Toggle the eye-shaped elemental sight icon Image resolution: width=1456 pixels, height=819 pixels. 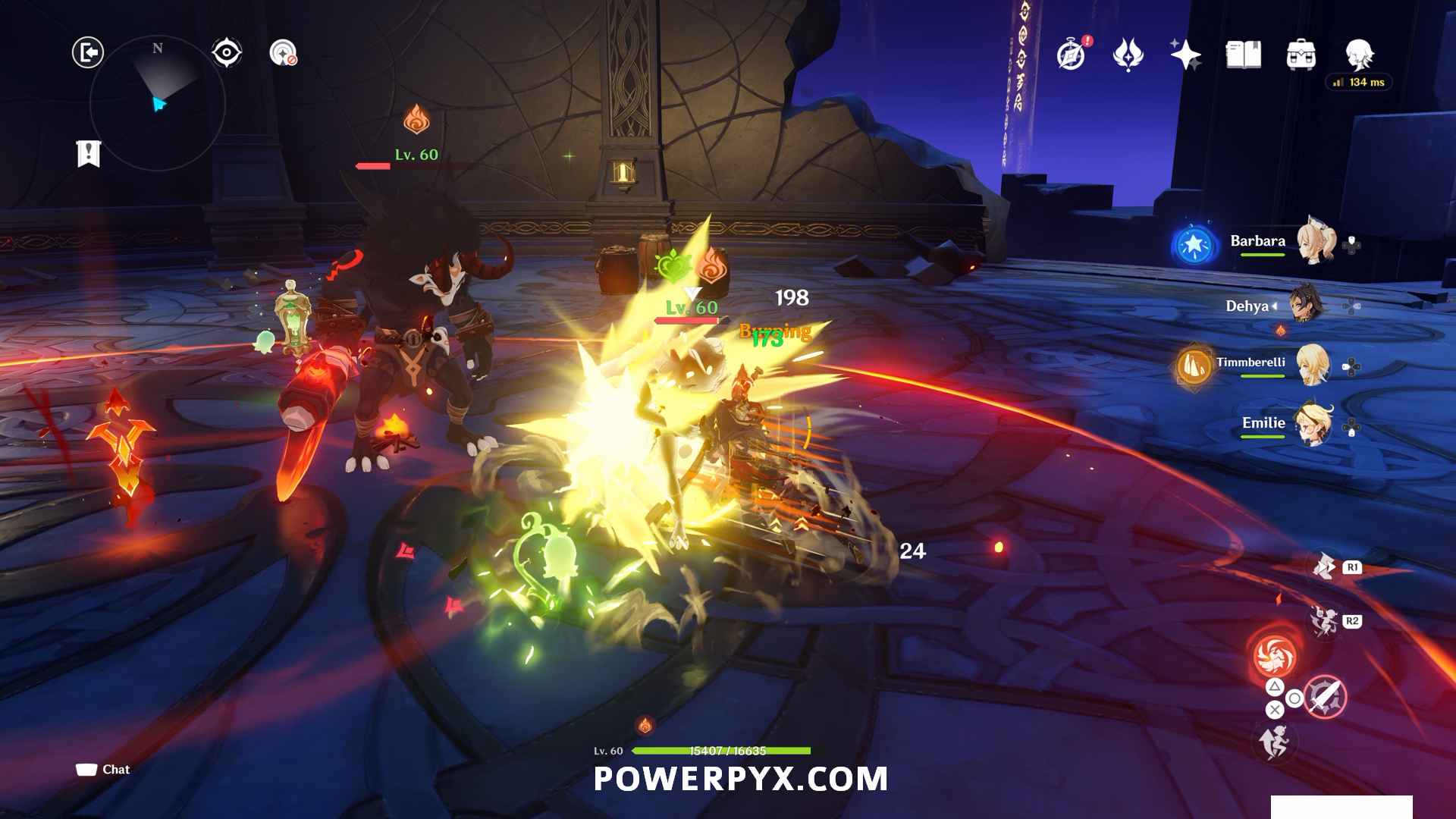[226, 52]
